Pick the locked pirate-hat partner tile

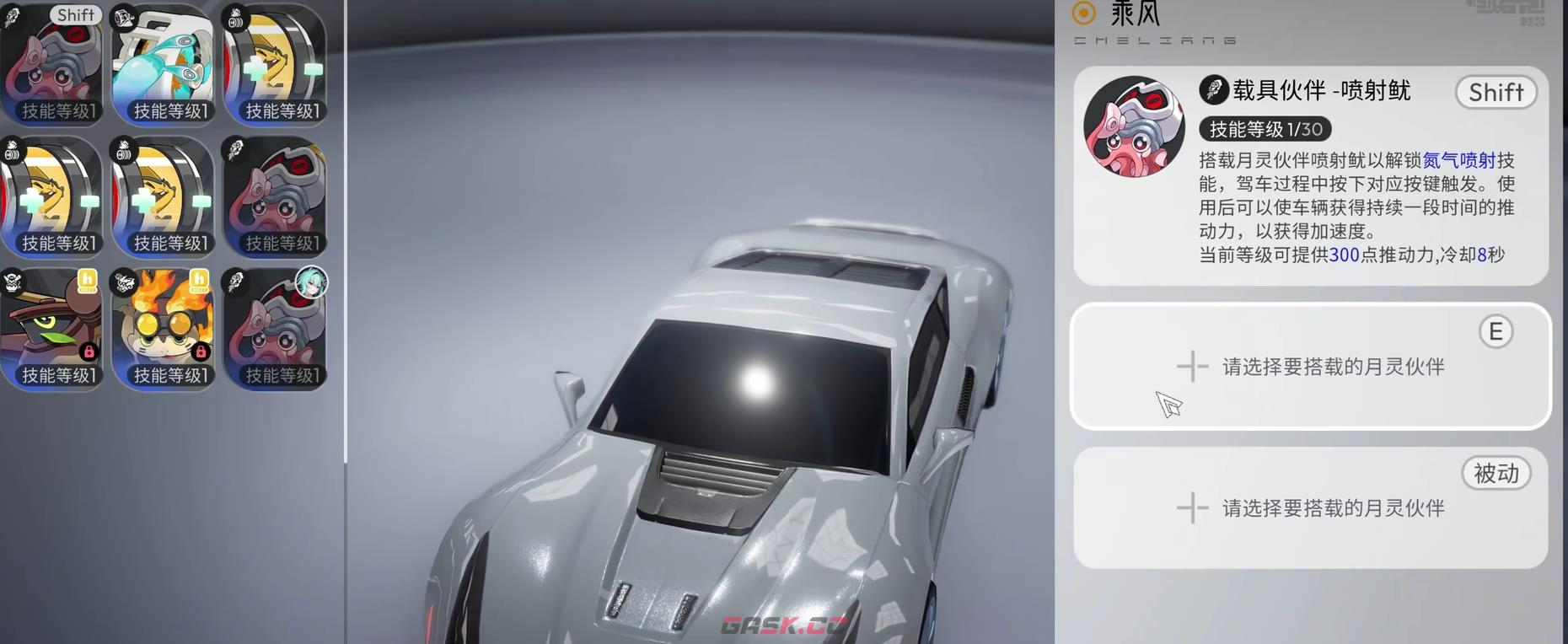(x=52, y=329)
